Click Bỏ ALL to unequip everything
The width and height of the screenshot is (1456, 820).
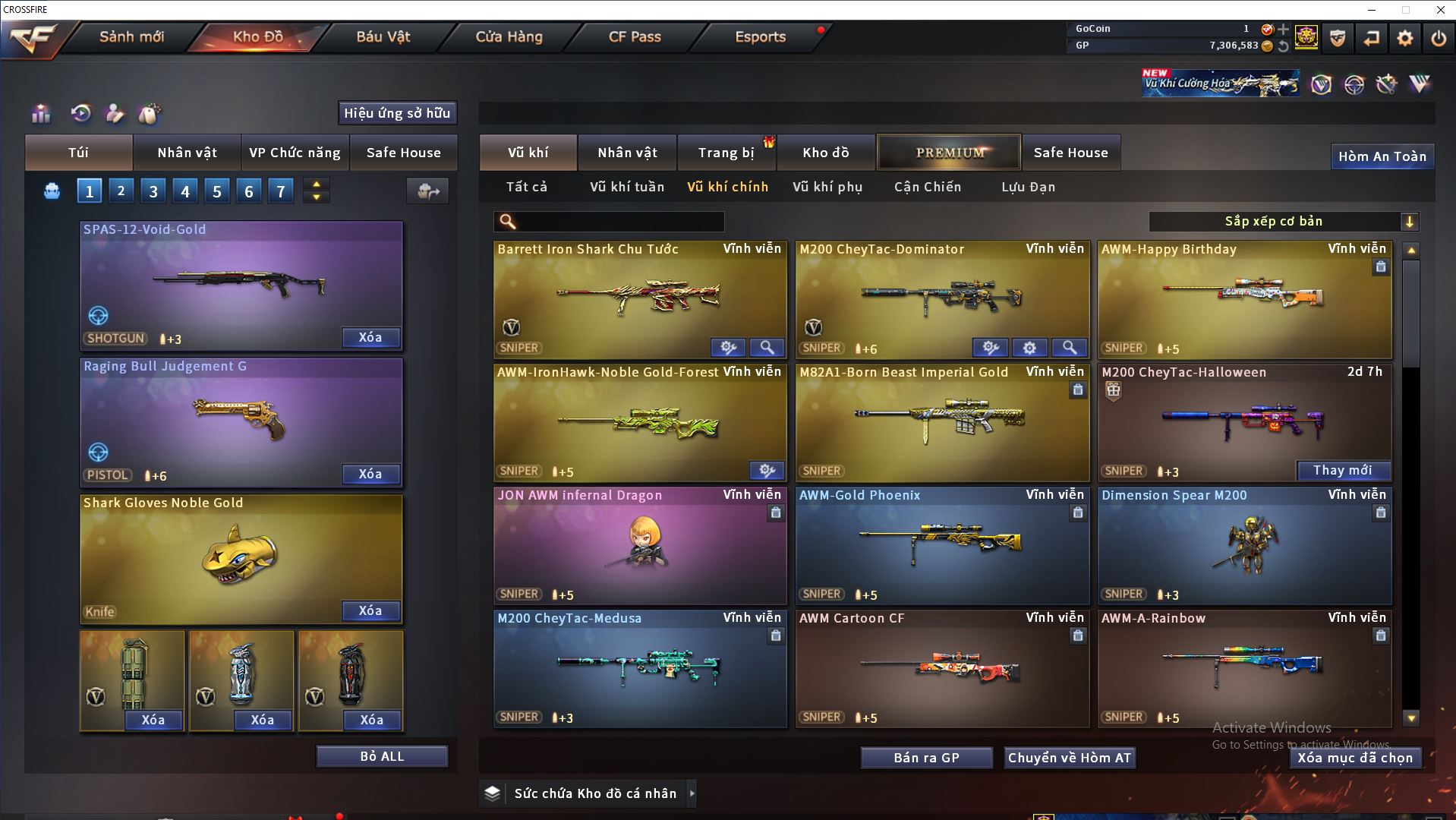coord(382,756)
